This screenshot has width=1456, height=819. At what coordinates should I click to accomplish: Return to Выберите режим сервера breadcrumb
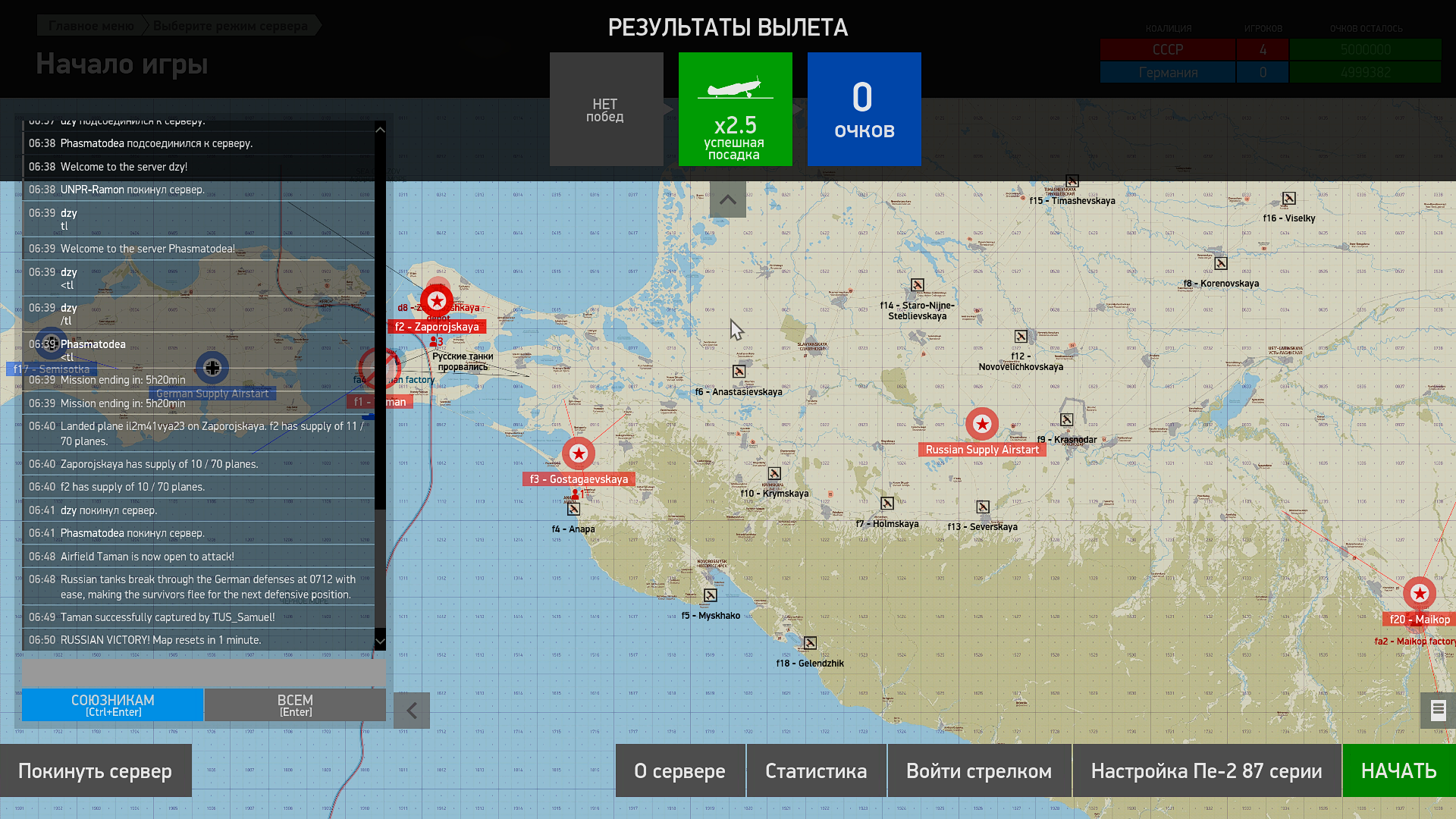click(230, 26)
